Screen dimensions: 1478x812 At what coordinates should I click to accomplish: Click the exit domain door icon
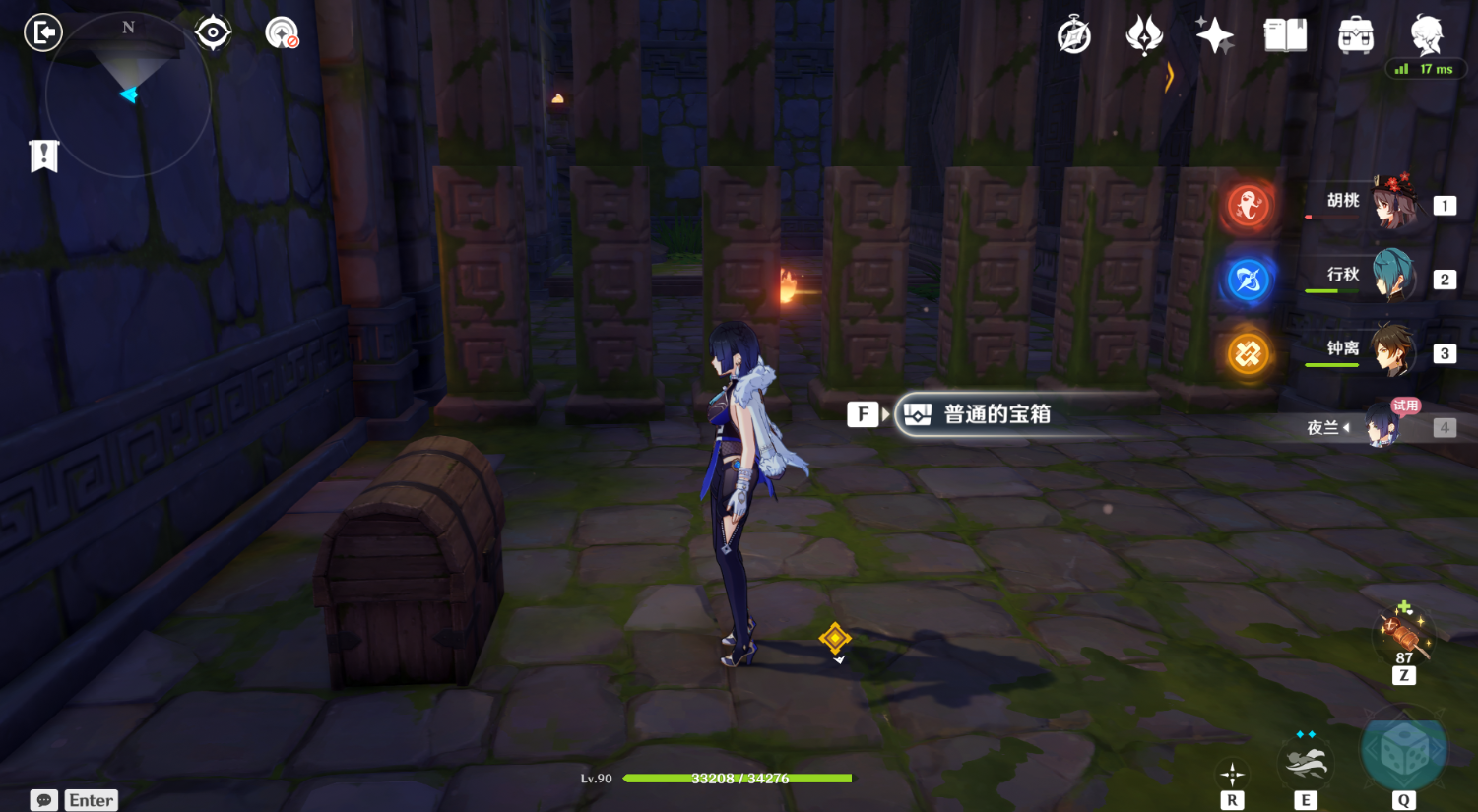[x=43, y=33]
